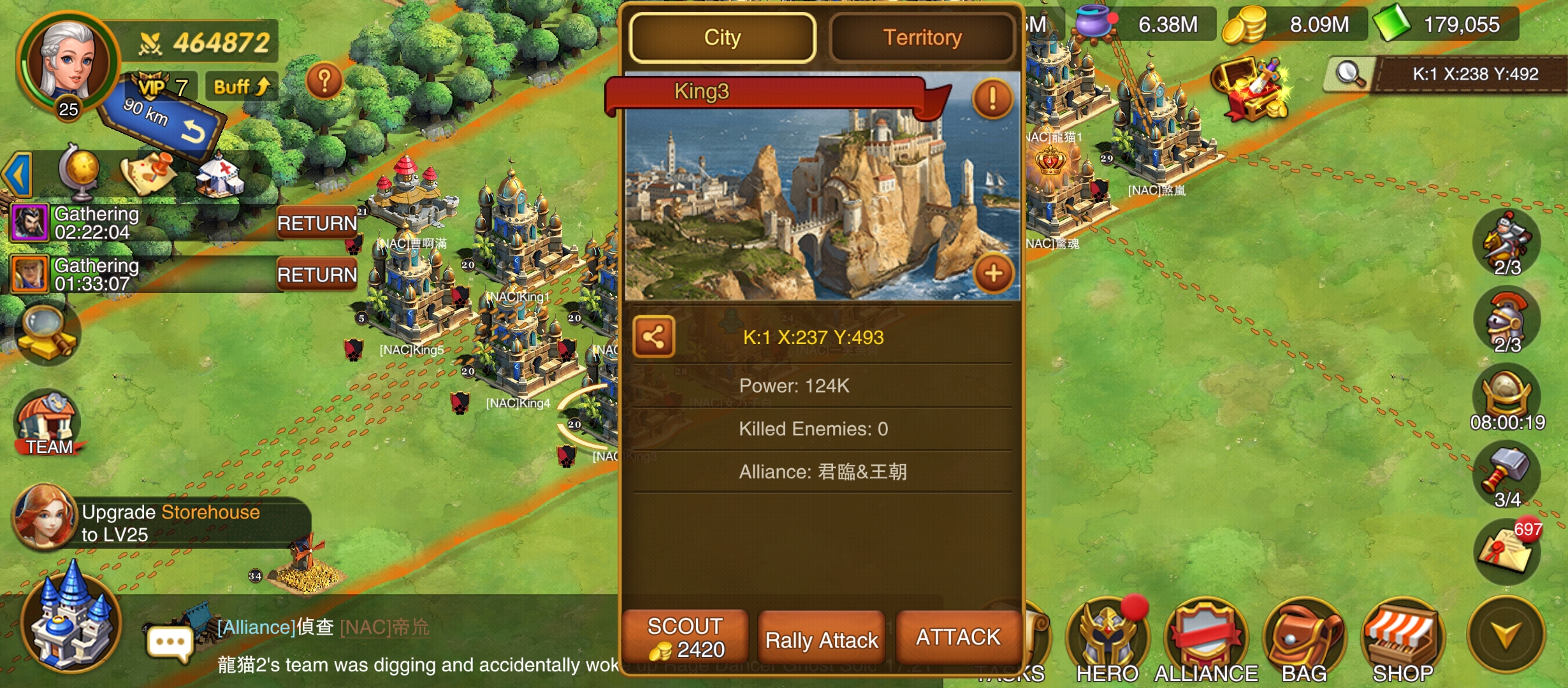Scout King3's city for 2420 gold
Screen dimensions: 1568x688
685,638
